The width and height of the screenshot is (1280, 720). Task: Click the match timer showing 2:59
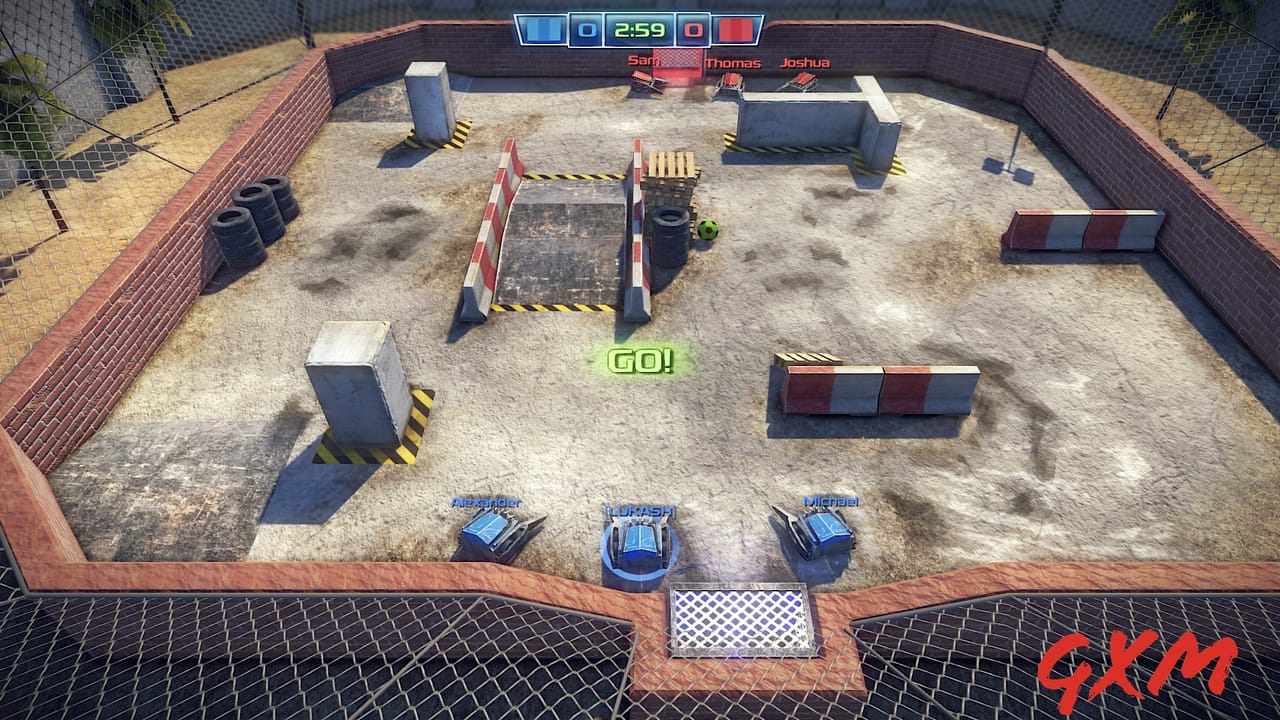coord(641,30)
